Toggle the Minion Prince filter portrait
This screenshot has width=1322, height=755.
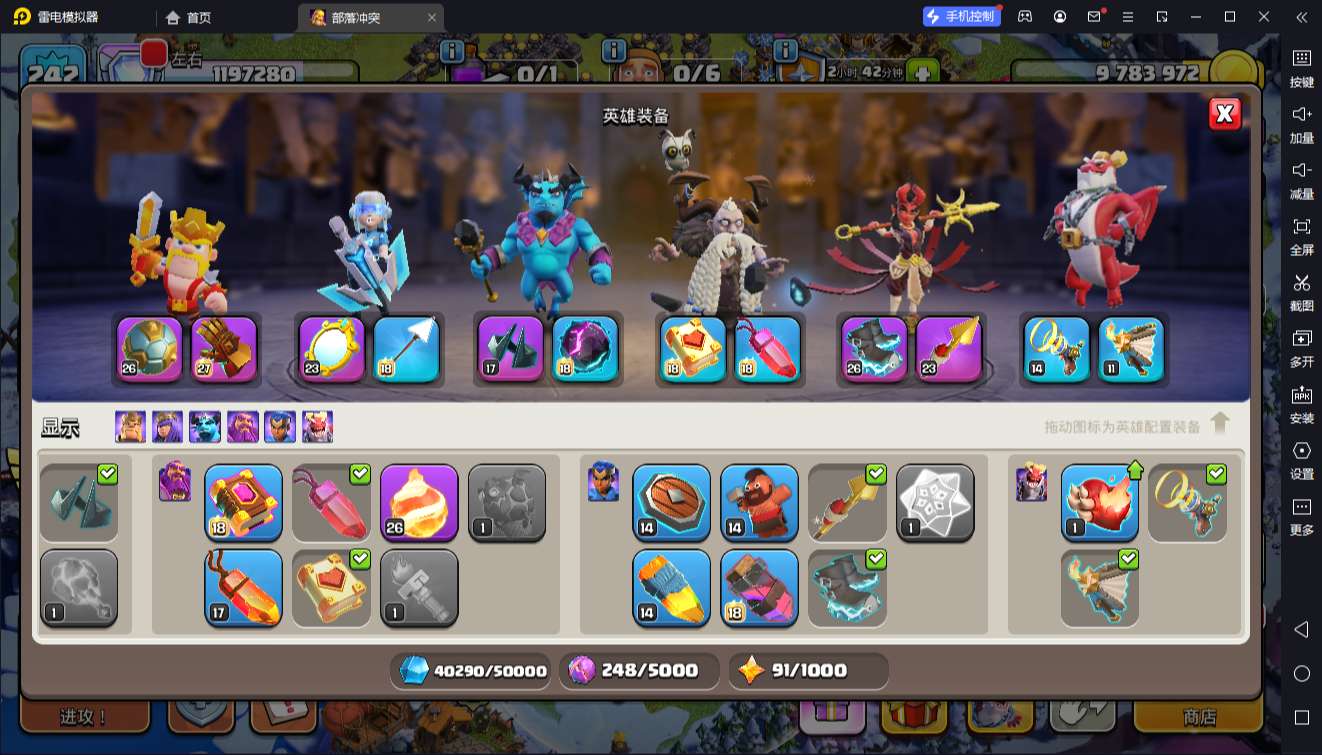tap(205, 427)
